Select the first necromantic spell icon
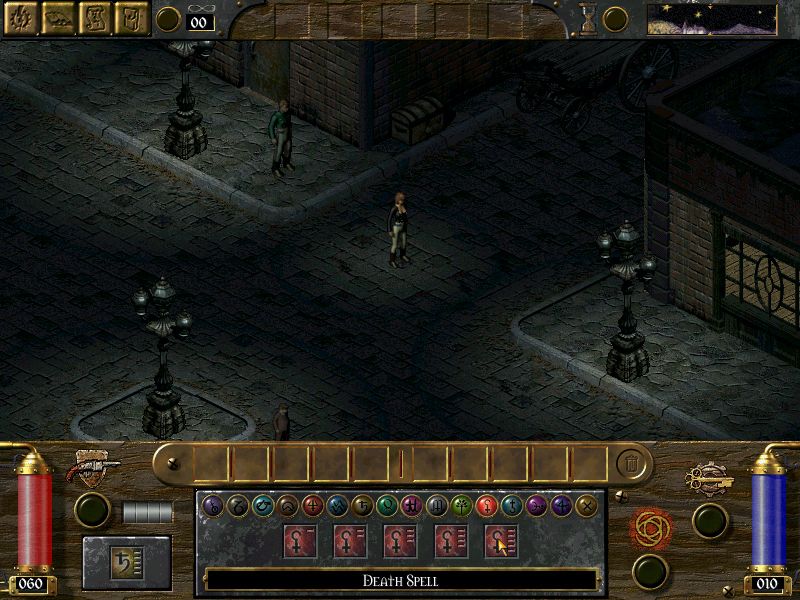Image resolution: width=800 pixels, height=600 pixels. pyautogui.click(x=300, y=541)
